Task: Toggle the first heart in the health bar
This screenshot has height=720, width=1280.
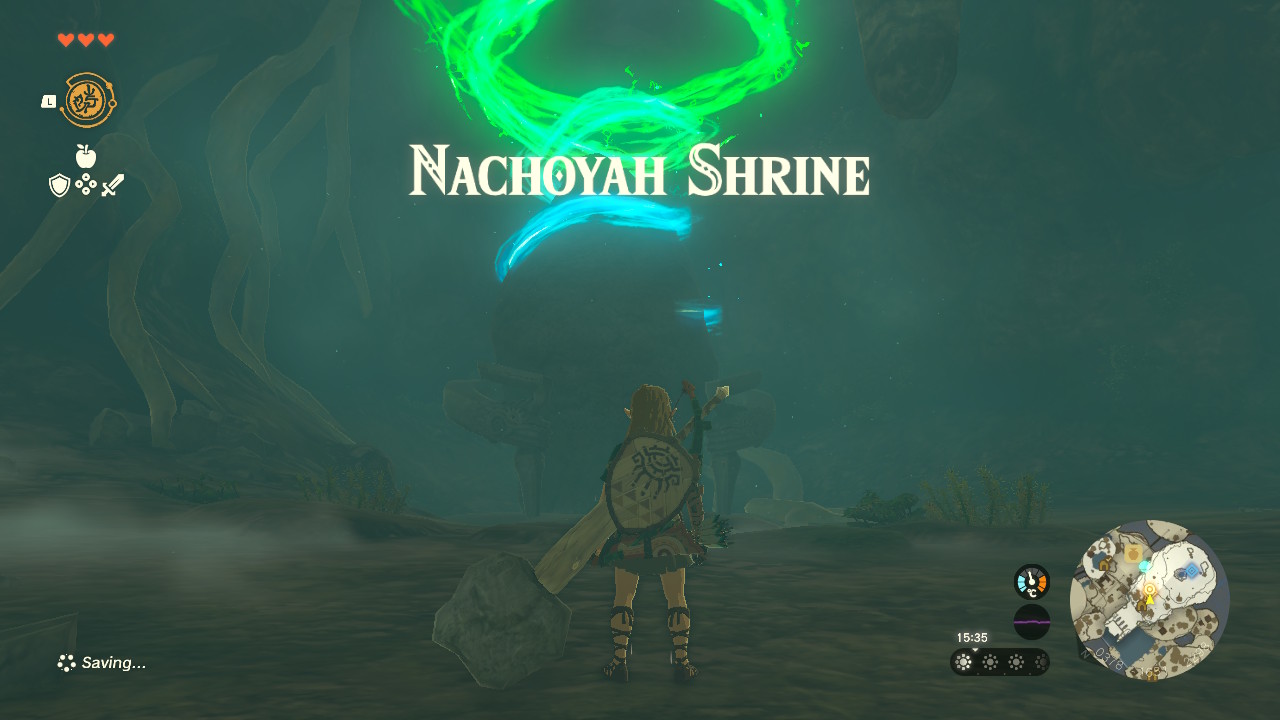Action: (x=66, y=39)
